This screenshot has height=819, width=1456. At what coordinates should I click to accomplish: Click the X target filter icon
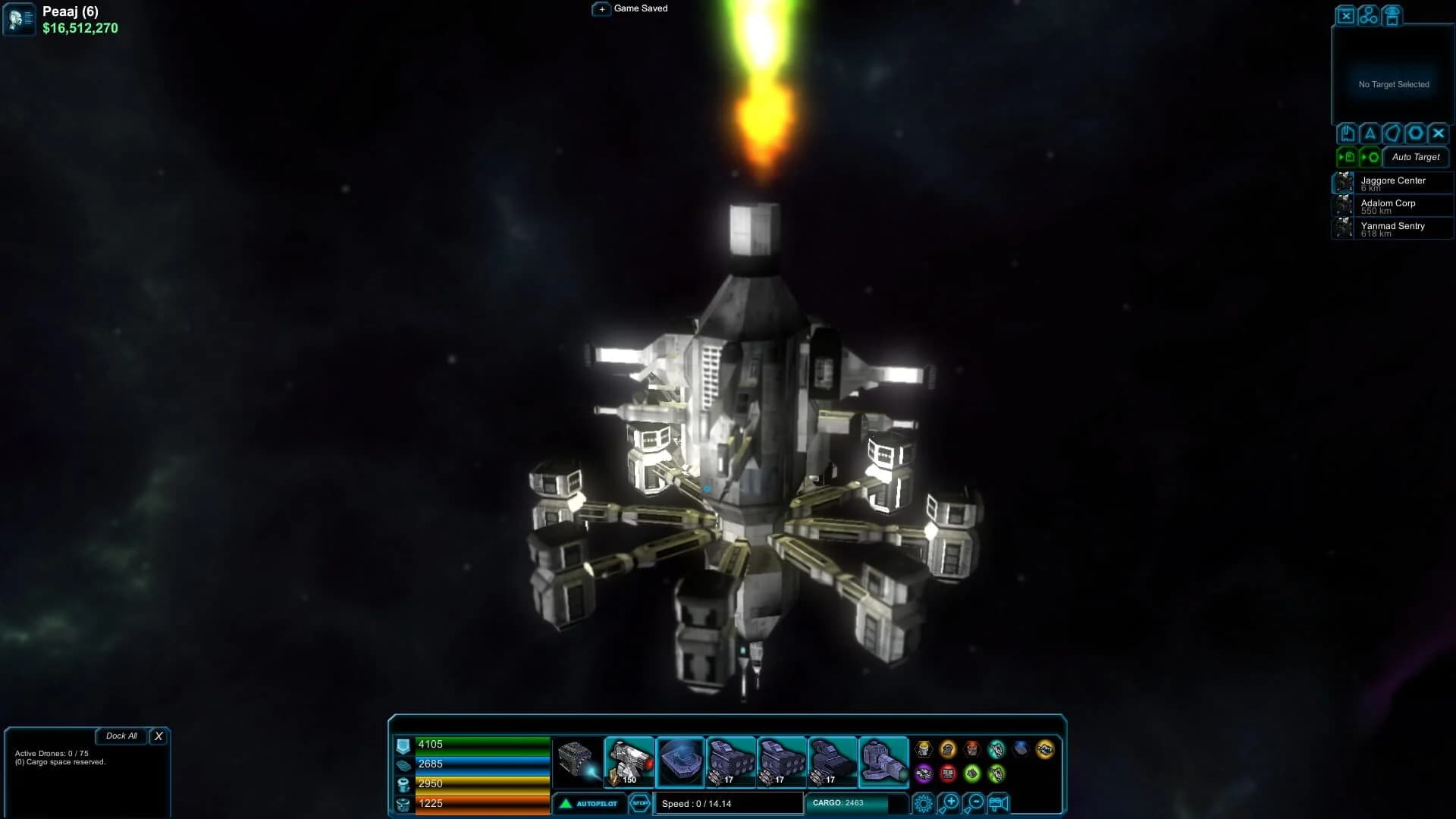pyautogui.click(x=1437, y=133)
